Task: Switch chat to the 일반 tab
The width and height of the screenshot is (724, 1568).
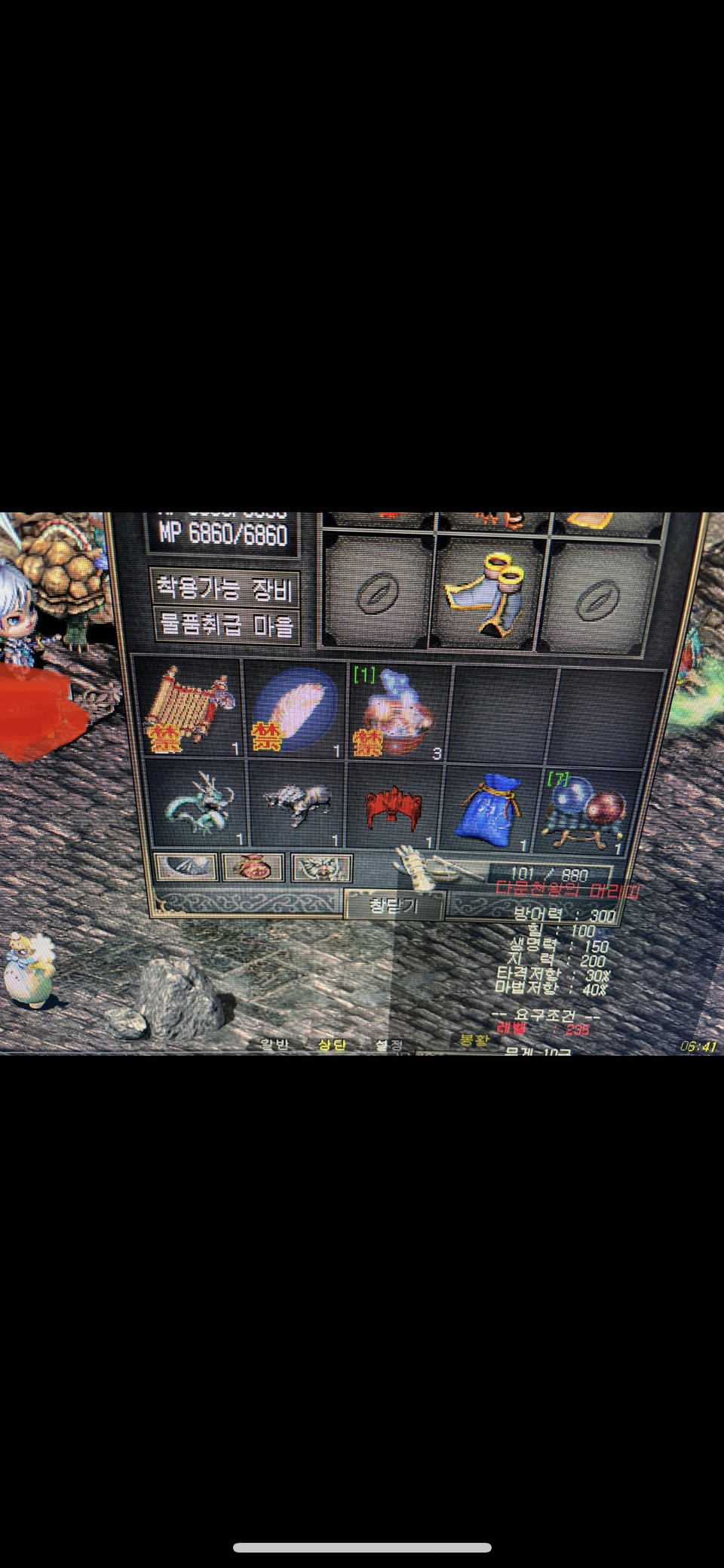Action: (275, 1045)
